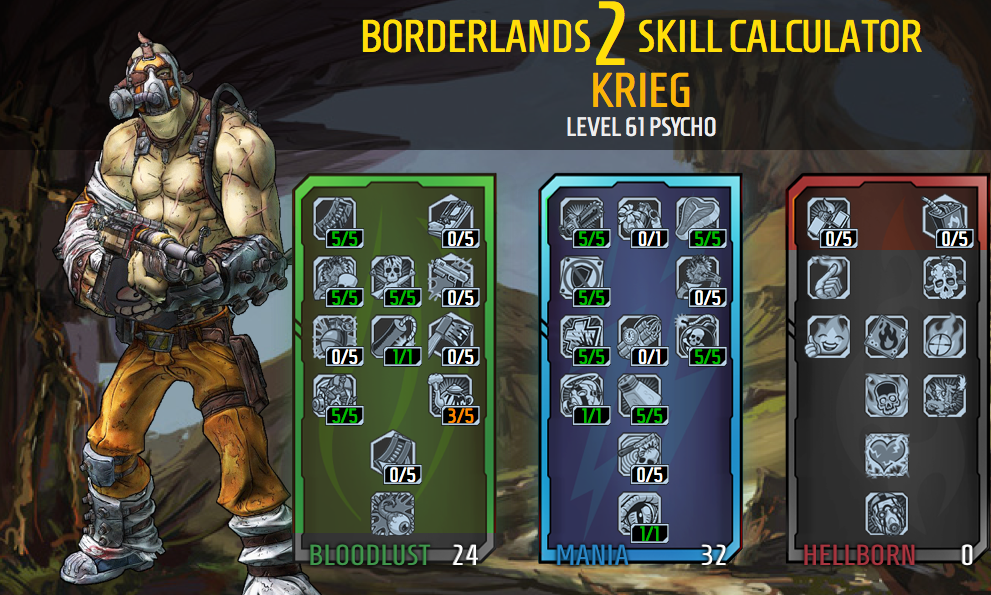Click the reptile eye capstone in Mania
Image resolution: width=991 pixels, height=595 pixels.
click(638, 512)
